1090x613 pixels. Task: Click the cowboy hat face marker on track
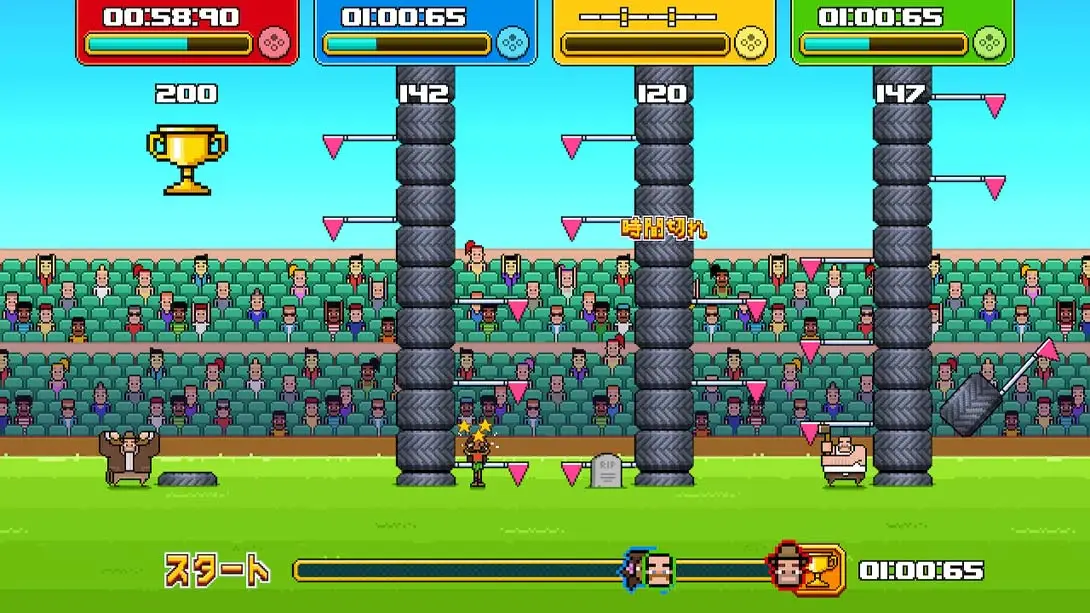point(788,568)
